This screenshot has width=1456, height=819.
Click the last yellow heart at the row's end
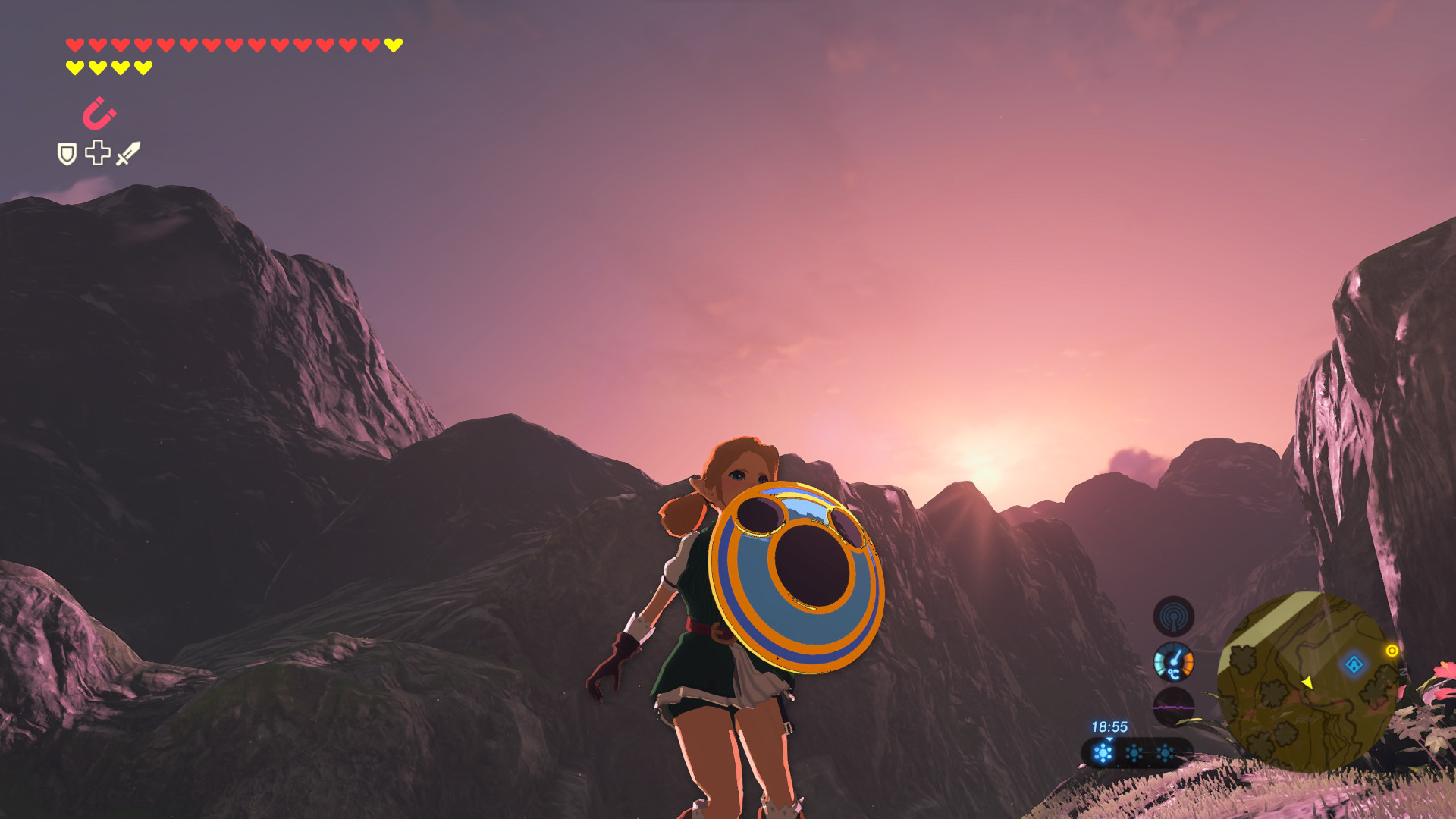click(x=393, y=45)
